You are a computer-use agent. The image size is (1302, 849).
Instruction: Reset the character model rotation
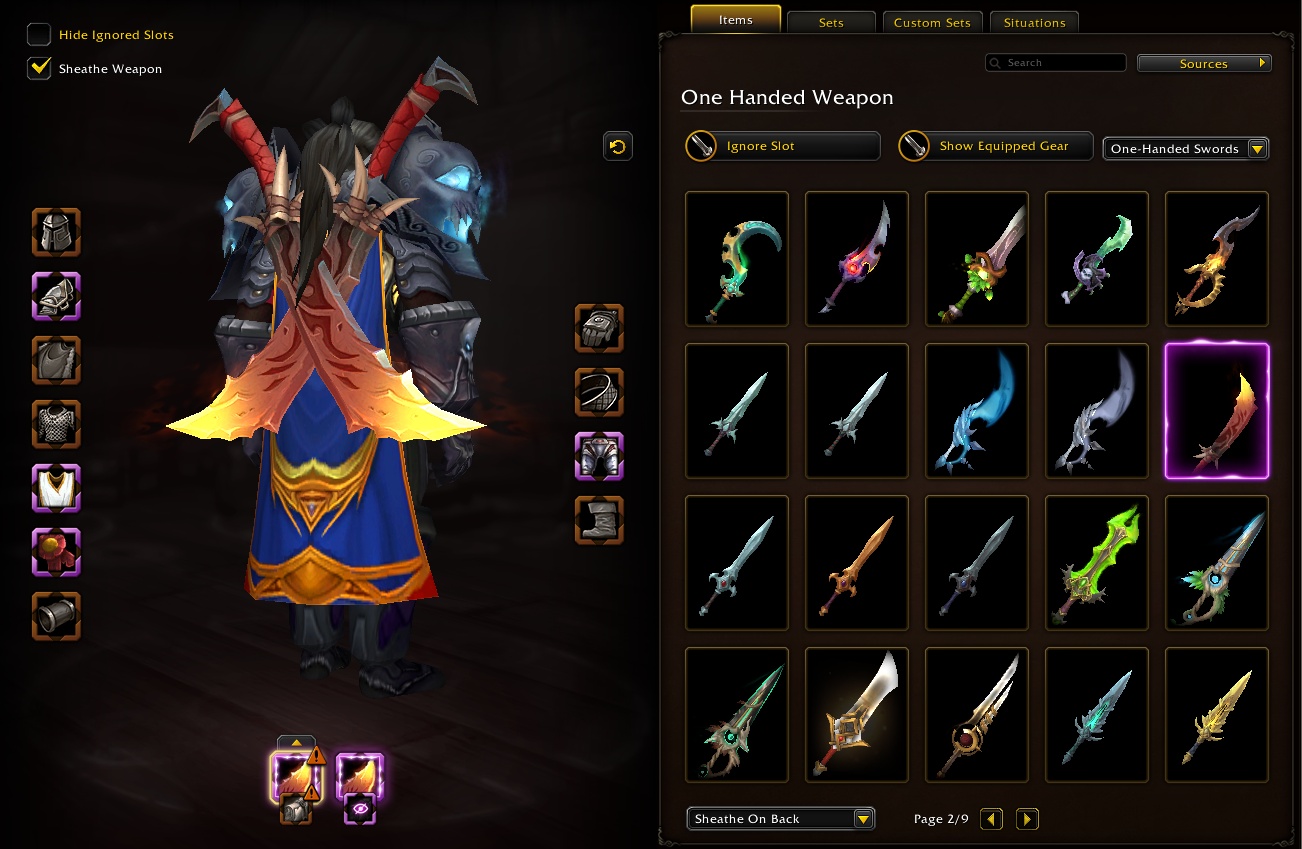pyautogui.click(x=617, y=146)
